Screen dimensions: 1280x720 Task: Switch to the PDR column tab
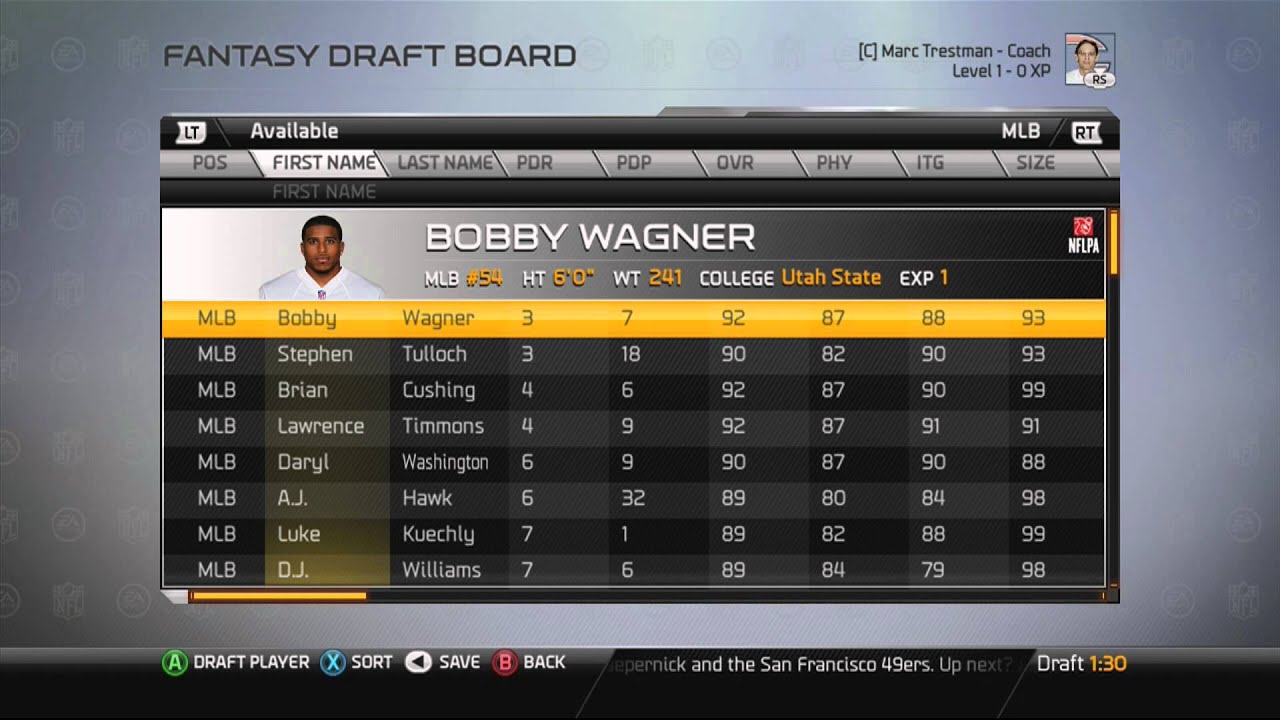click(x=535, y=163)
